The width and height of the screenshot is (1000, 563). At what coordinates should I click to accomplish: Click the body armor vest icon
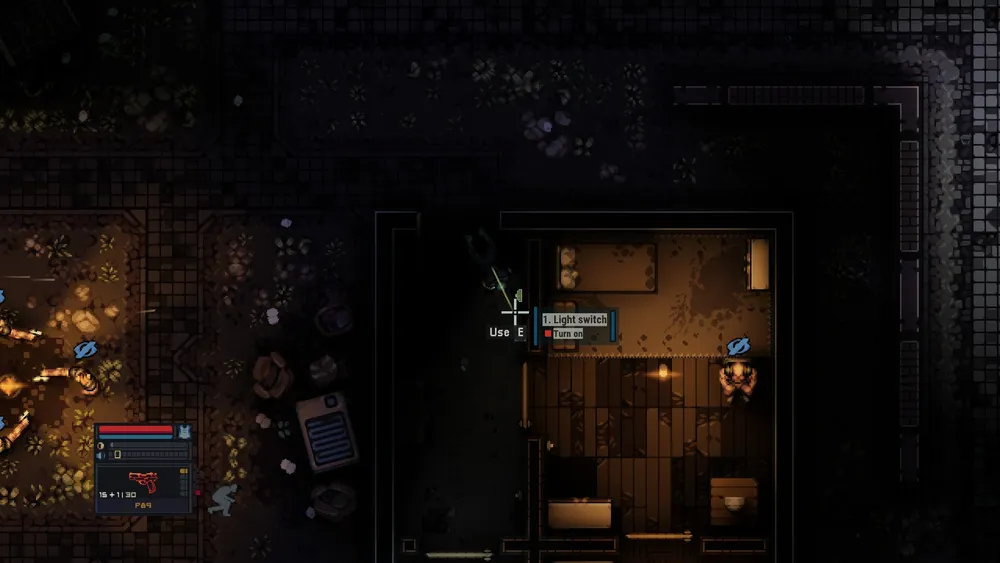(183, 431)
